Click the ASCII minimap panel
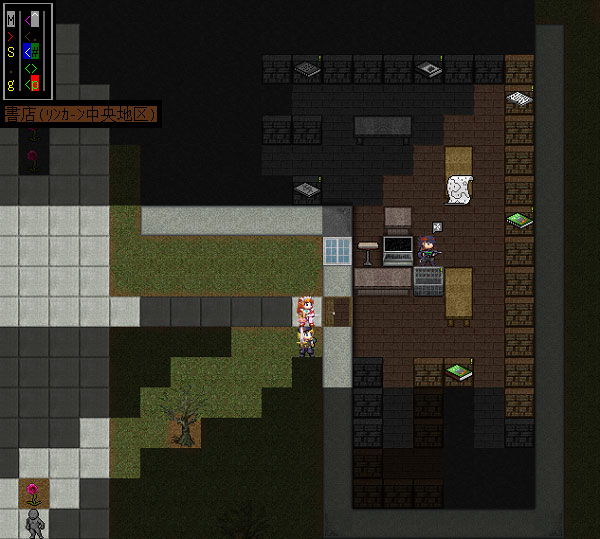The width and height of the screenshot is (600, 539). point(27,51)
